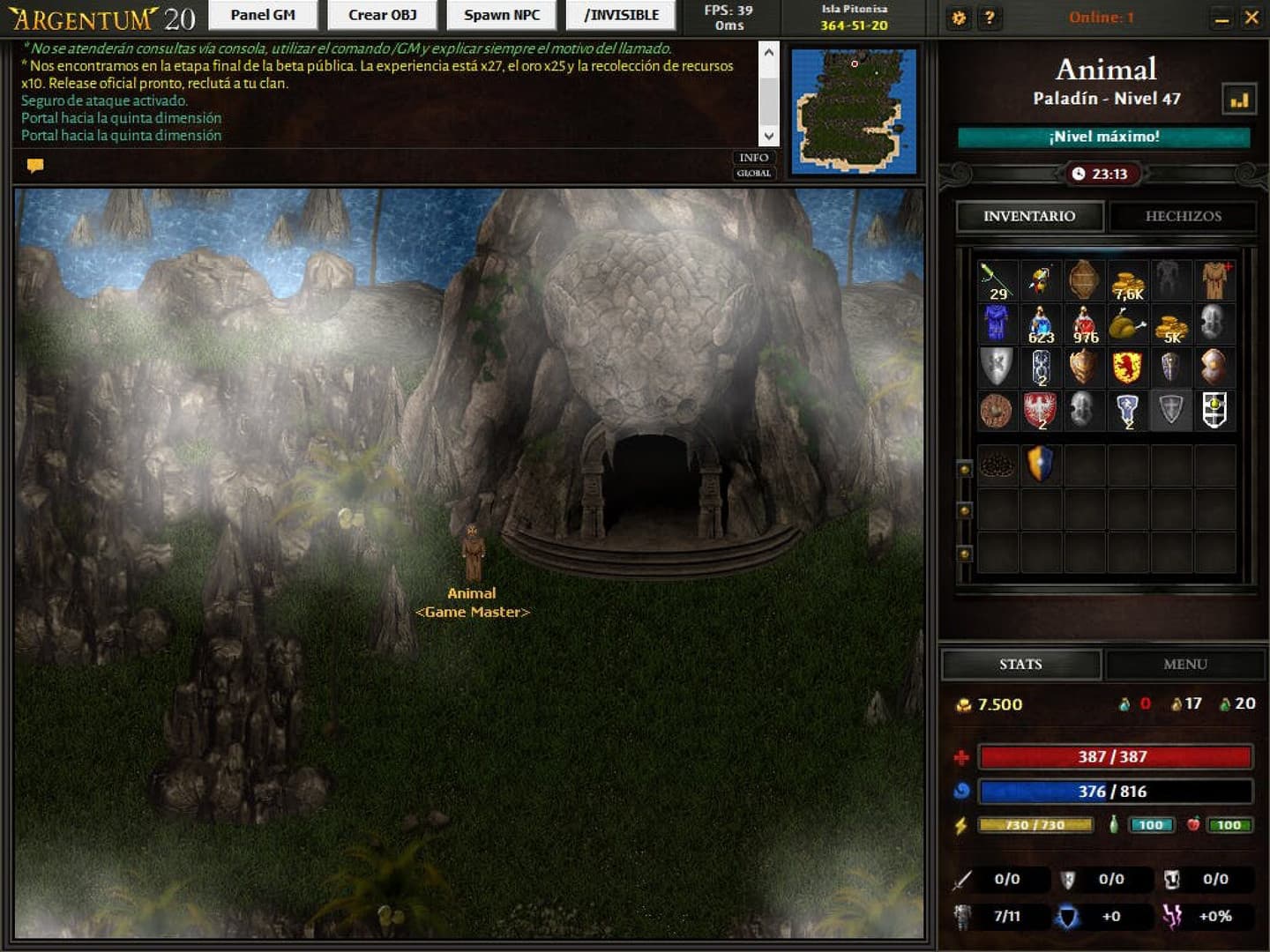Click the red health bar showing 387/387
The image size is (1270, 952).
click(x=1114, y=755)
